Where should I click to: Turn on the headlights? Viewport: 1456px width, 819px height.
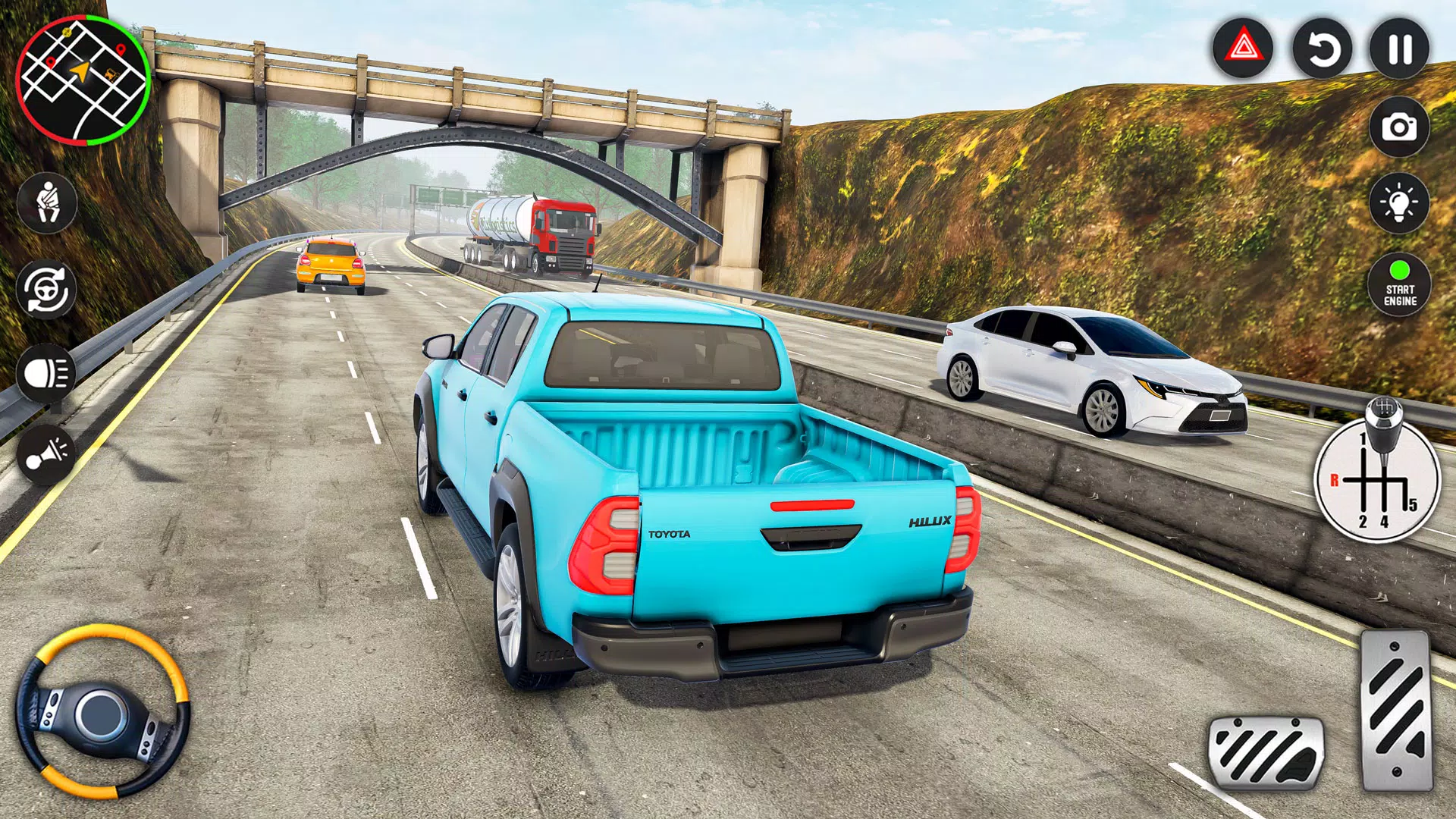(x=46, y=373)
